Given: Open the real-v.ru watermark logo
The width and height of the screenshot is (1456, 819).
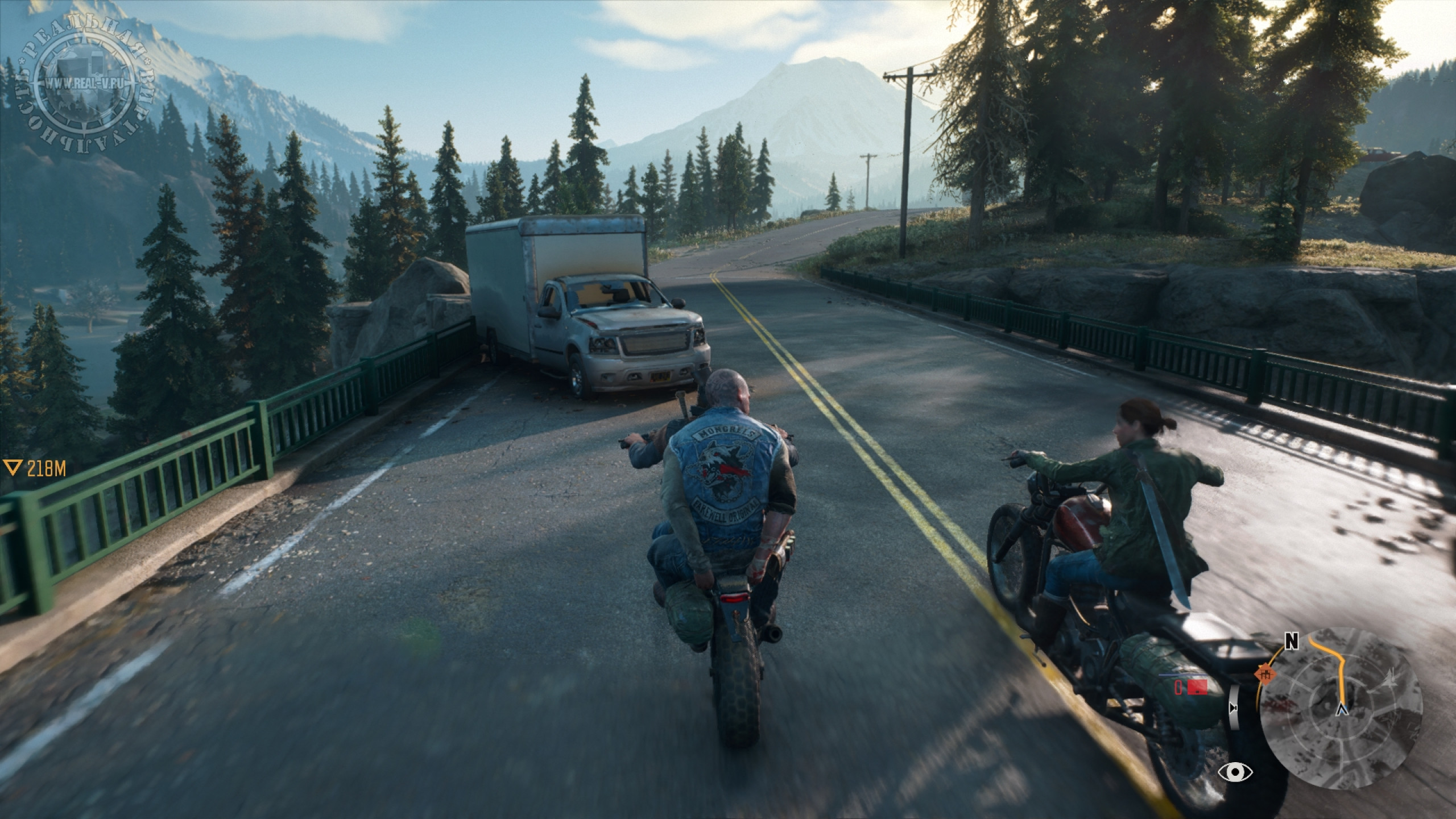Looking at the screenshot, I should [84, 83].
